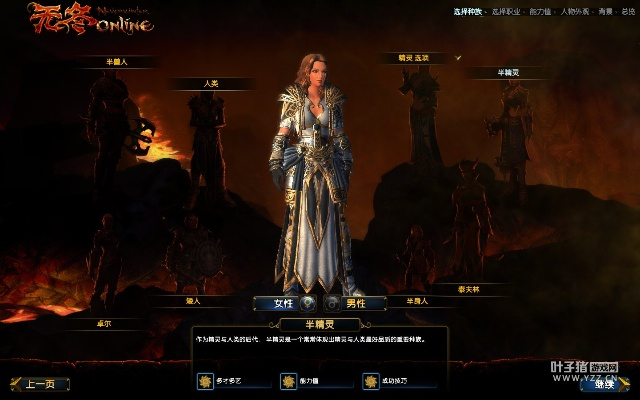This screenshot has width=640, height=400.
Task: Open the 总览 (Summary) step
Action: pyautogui.click(x=628, y=11)
